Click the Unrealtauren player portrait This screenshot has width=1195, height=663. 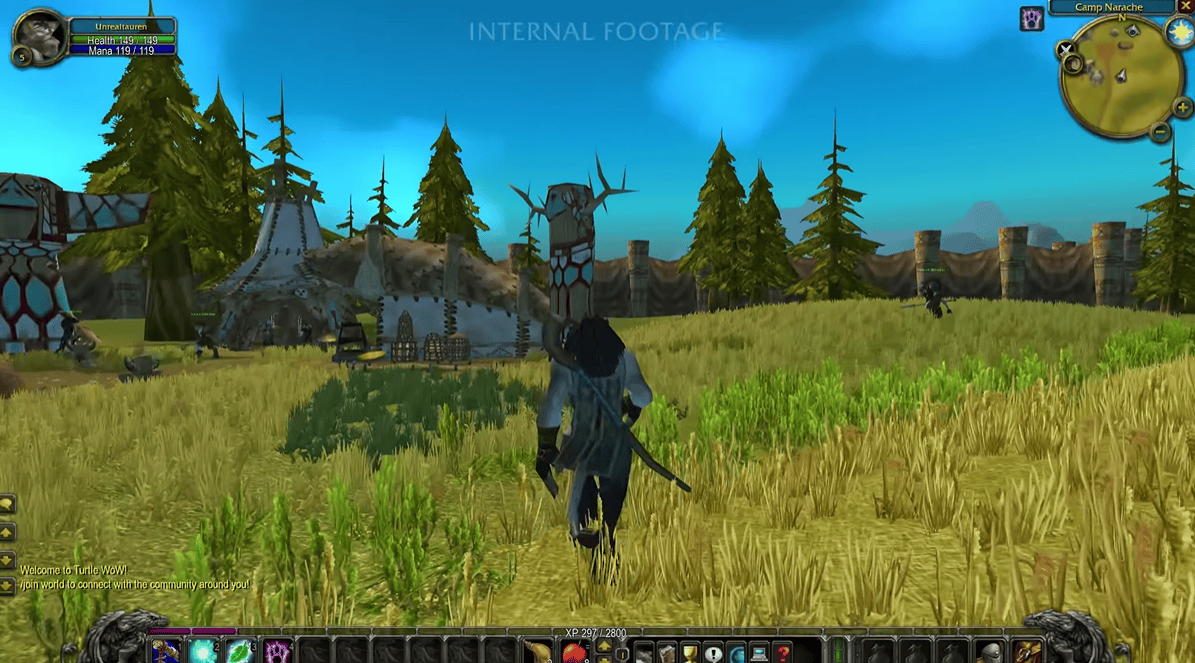[40, 37]
